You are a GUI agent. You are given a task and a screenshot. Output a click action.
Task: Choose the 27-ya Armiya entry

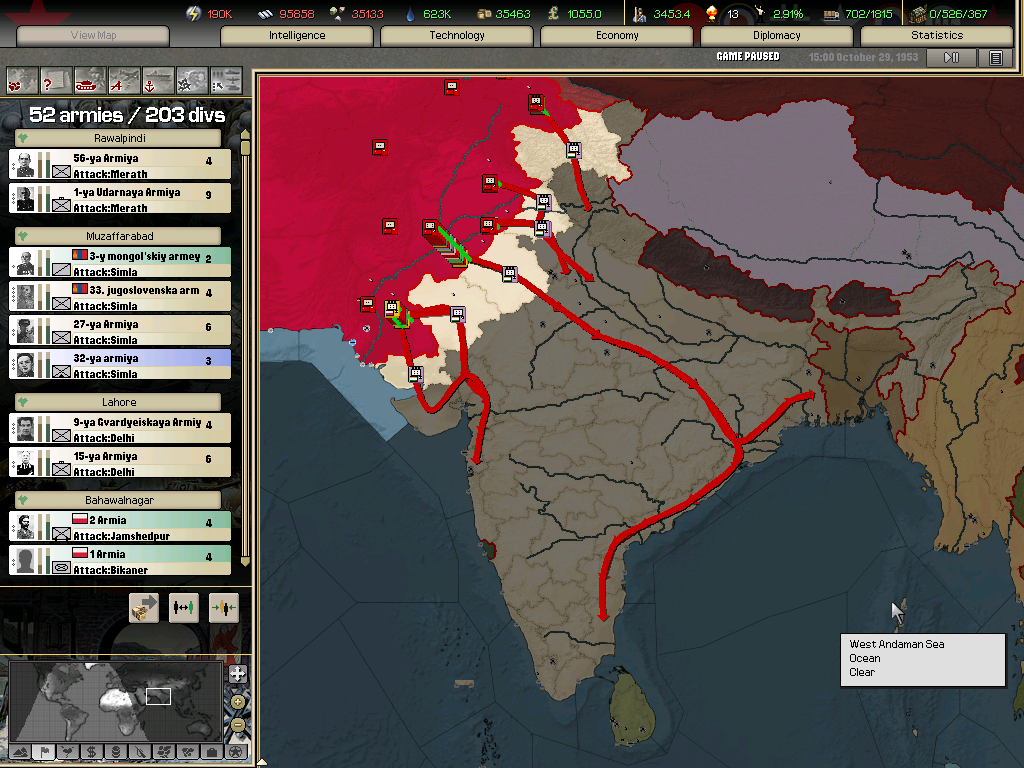click(120, 330)
